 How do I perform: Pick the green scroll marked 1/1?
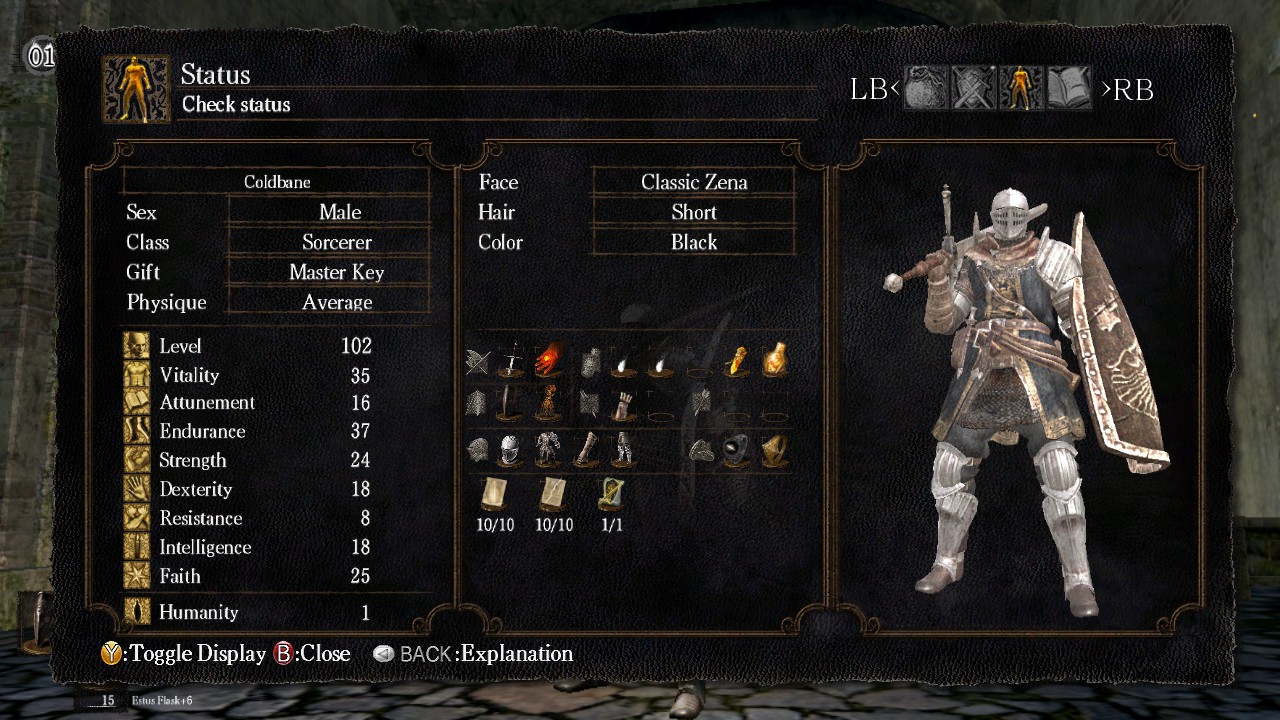611,493
